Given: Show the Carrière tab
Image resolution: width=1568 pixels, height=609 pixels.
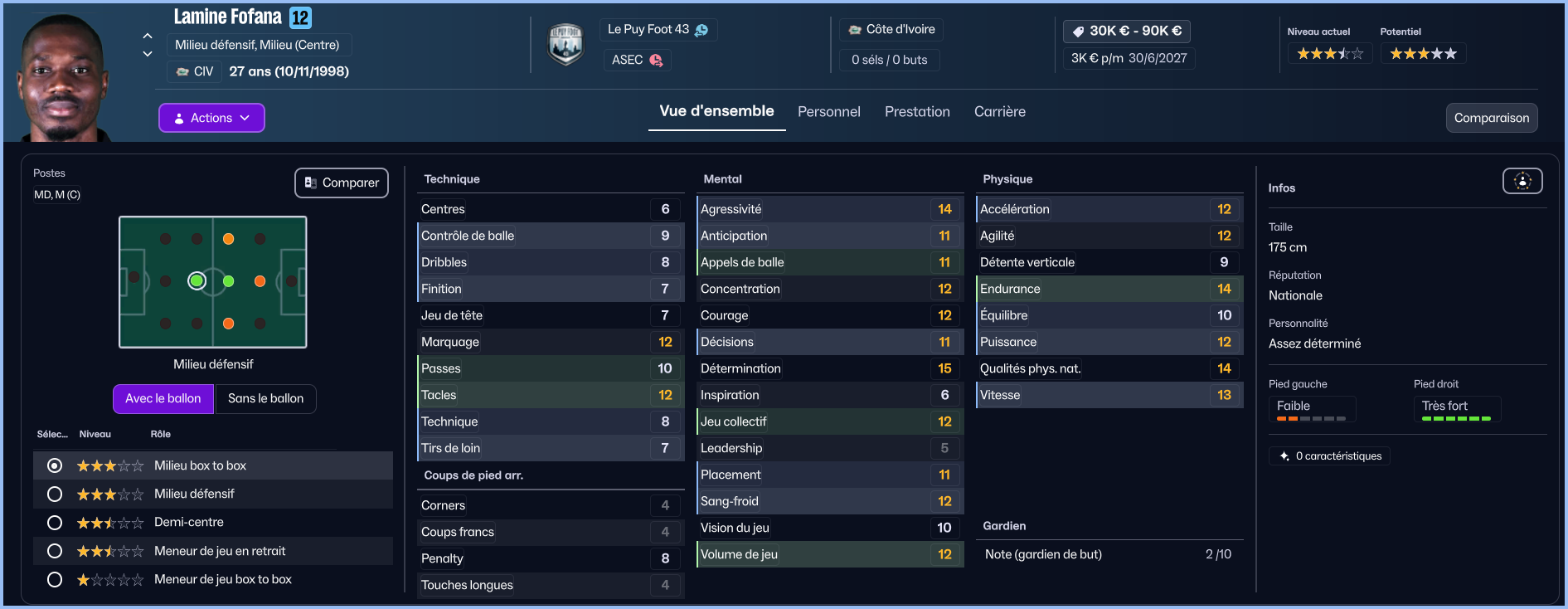Looking at the screenshot, I should tap(999, 112).
